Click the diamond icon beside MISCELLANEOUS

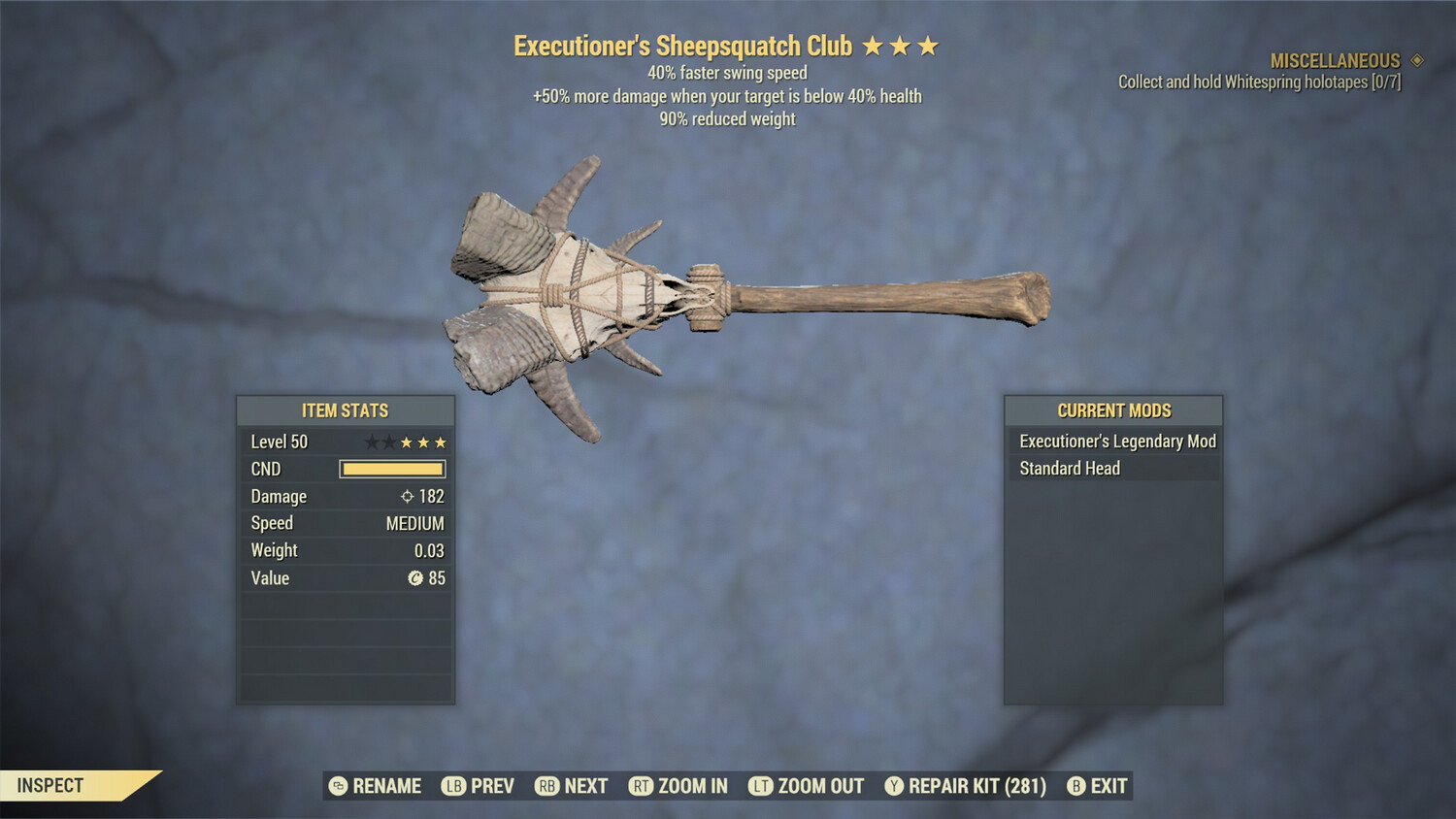click(1415, 60)
